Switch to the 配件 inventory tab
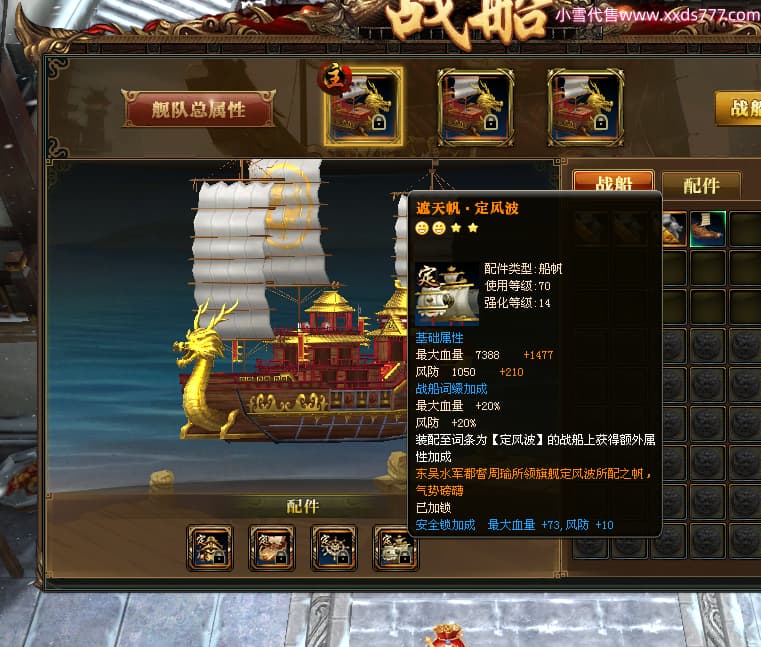This screenshot has width=761, height=647. (x=701, y=186)
